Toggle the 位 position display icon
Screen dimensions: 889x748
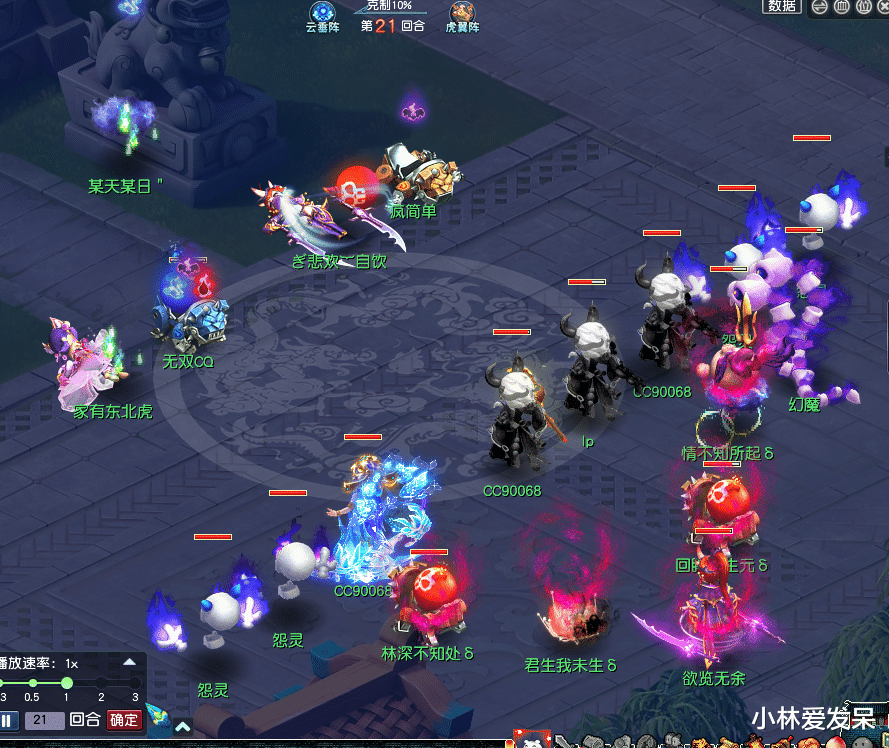click(x=862, y=7)
